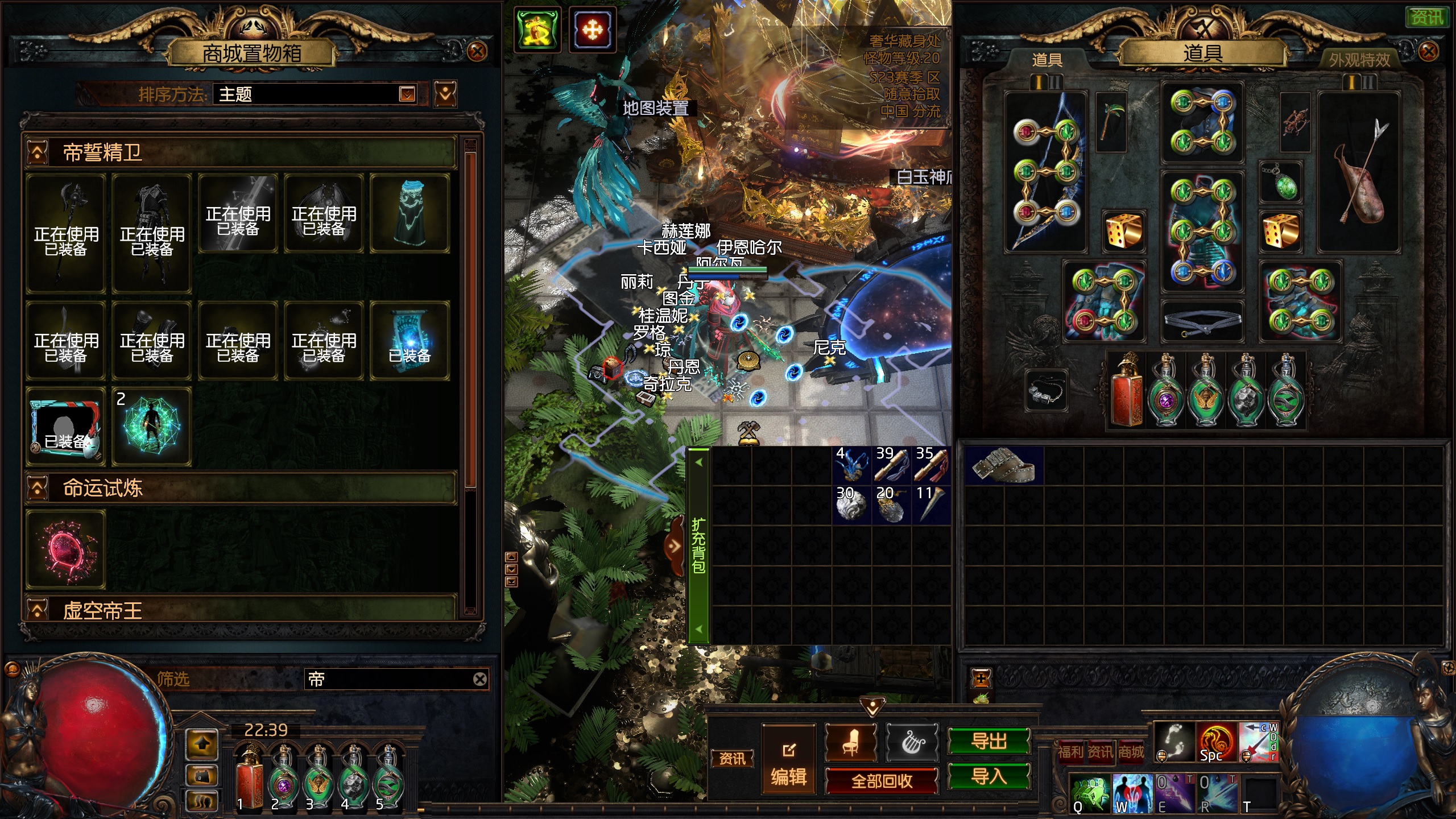Select the teal cloak cosmetic item
This screenshot has width=1456, height=819.
pos(409,213)
